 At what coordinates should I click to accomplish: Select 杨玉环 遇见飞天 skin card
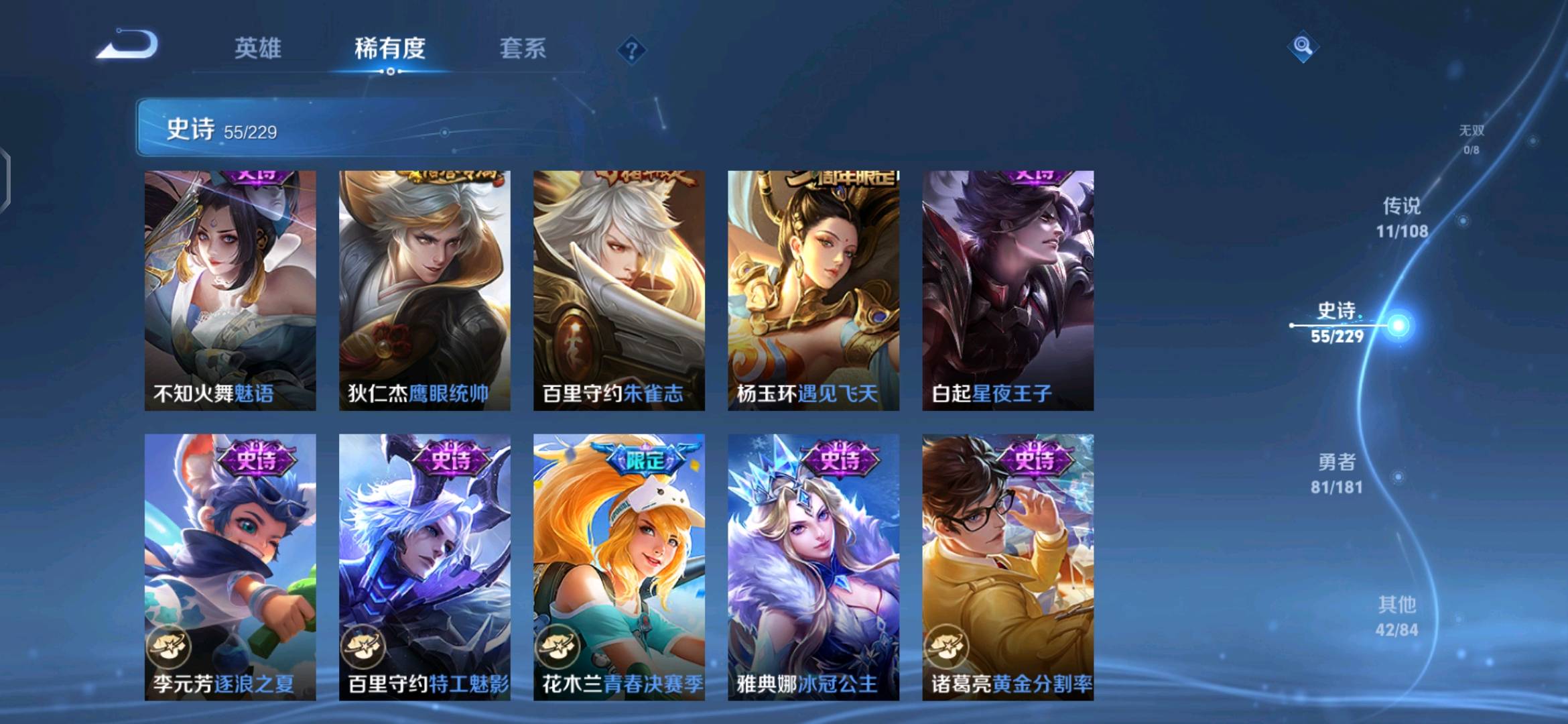coord(813,290)
